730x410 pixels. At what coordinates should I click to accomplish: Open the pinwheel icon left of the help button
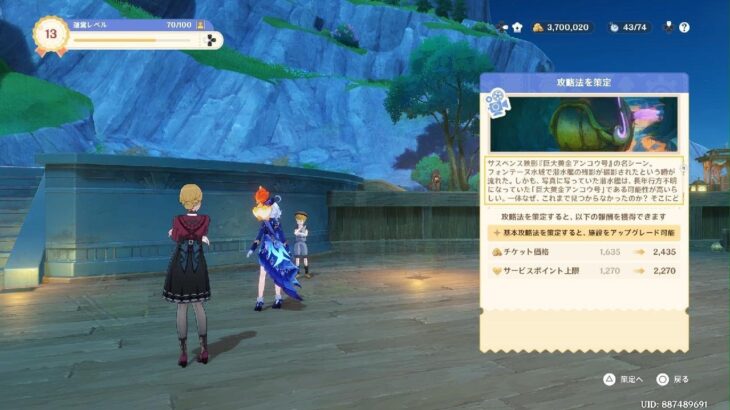(x=668, y=27)
